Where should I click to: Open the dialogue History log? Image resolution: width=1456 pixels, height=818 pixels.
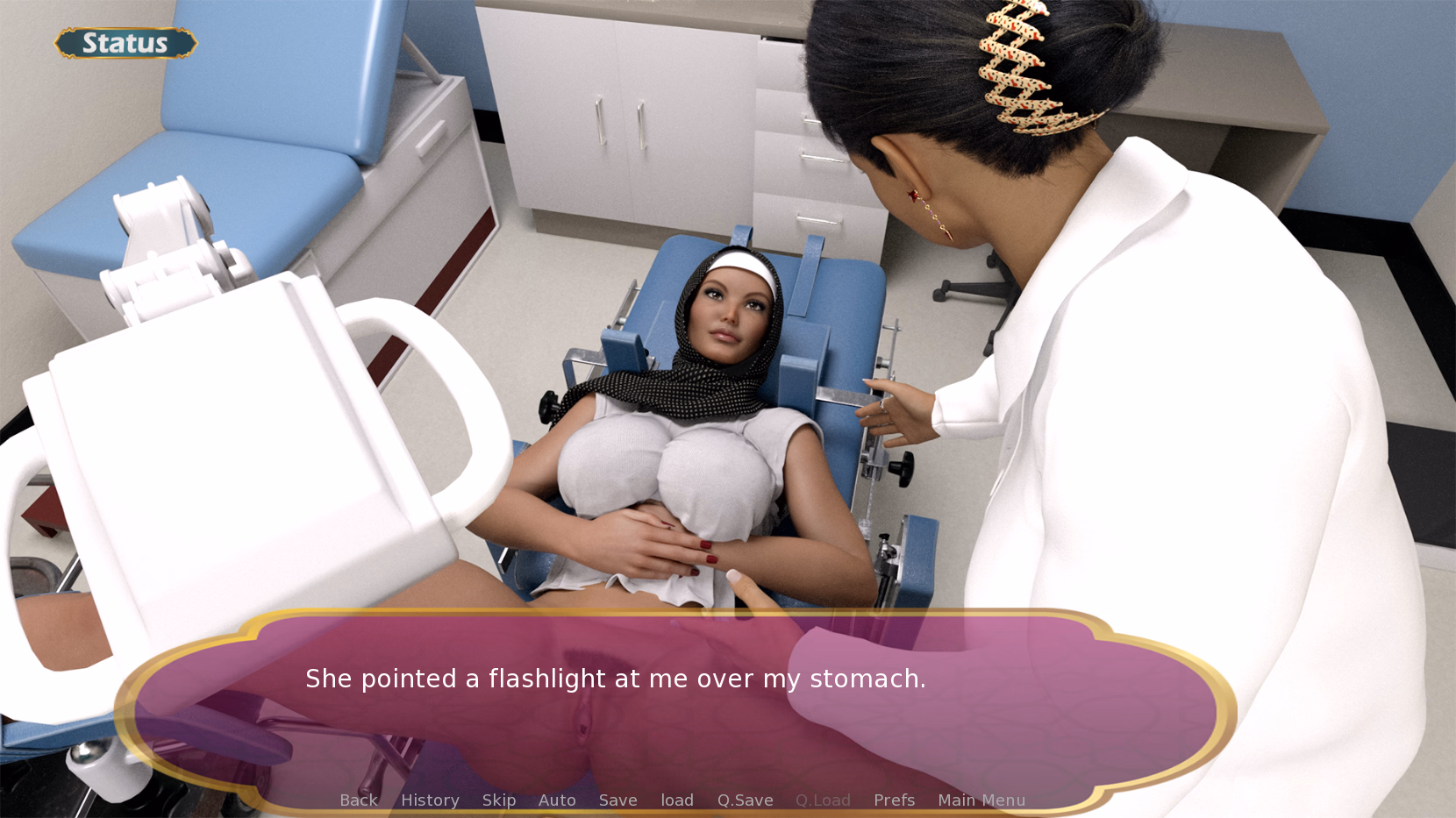coord(430,800)
